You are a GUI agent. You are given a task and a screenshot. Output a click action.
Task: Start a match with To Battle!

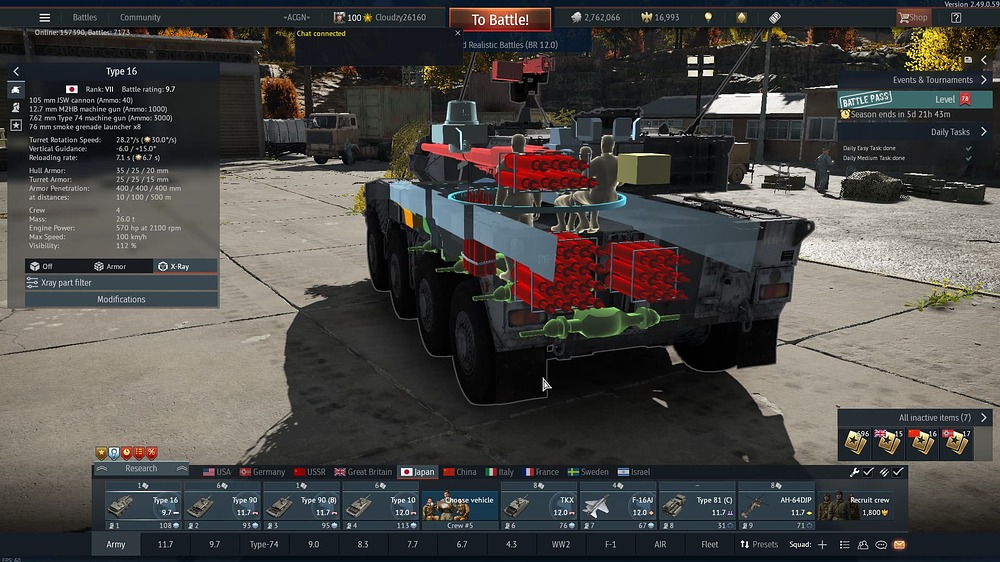499,19
